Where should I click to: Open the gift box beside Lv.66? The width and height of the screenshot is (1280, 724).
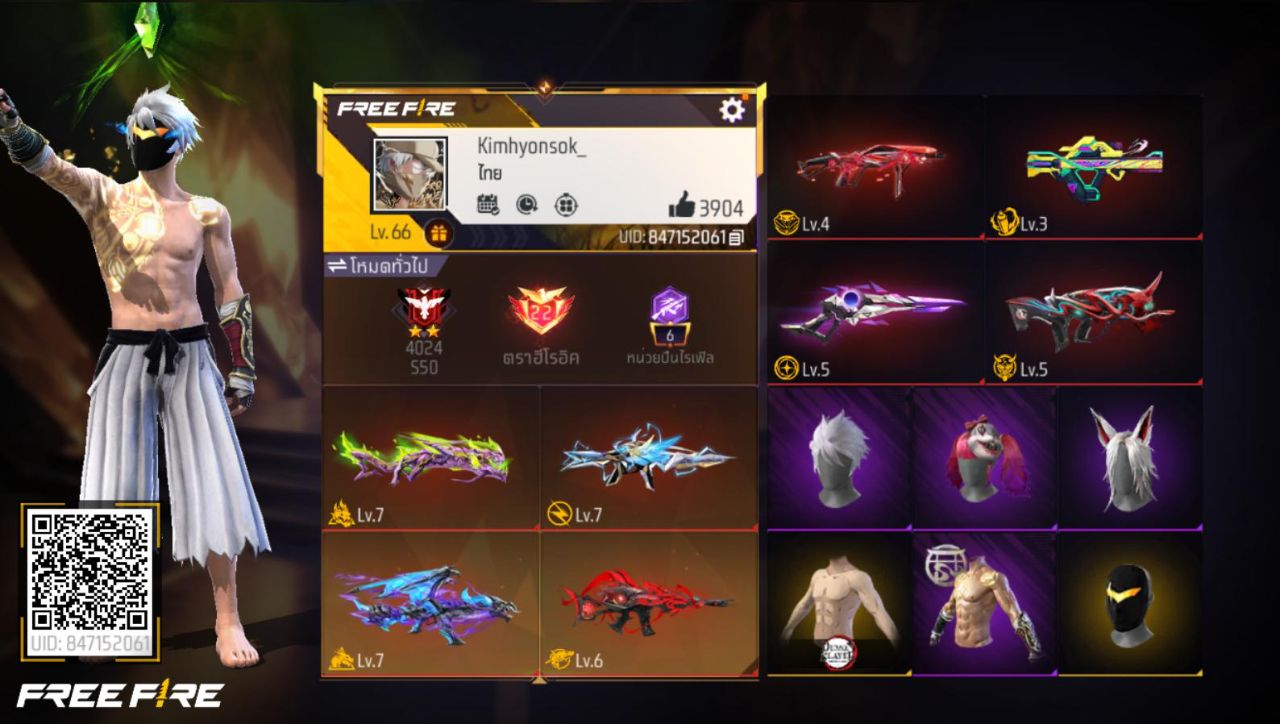[438, 233]
